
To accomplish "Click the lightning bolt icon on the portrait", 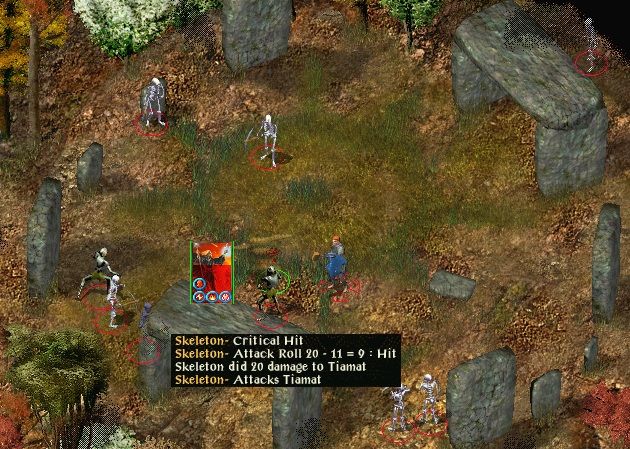I will (199, 297).
